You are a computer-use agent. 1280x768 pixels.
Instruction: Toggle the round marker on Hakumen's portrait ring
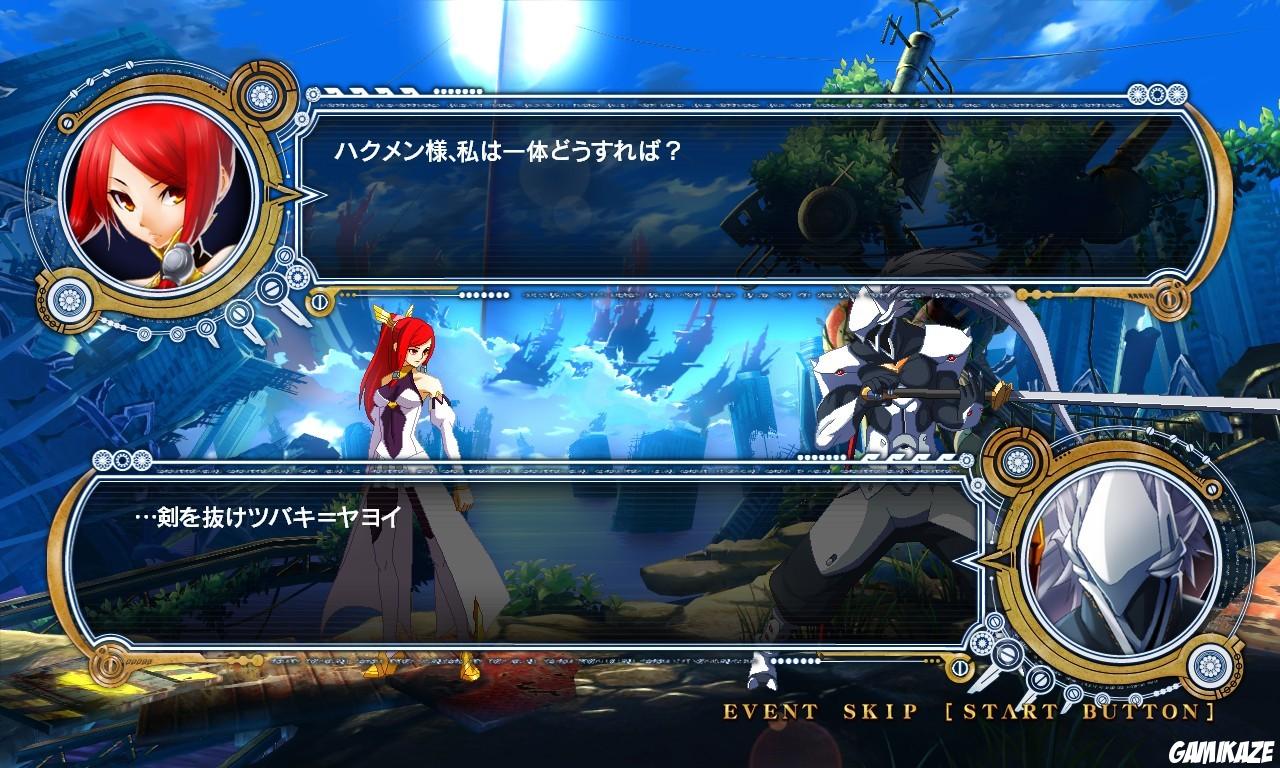click(x=1210, y=488)
